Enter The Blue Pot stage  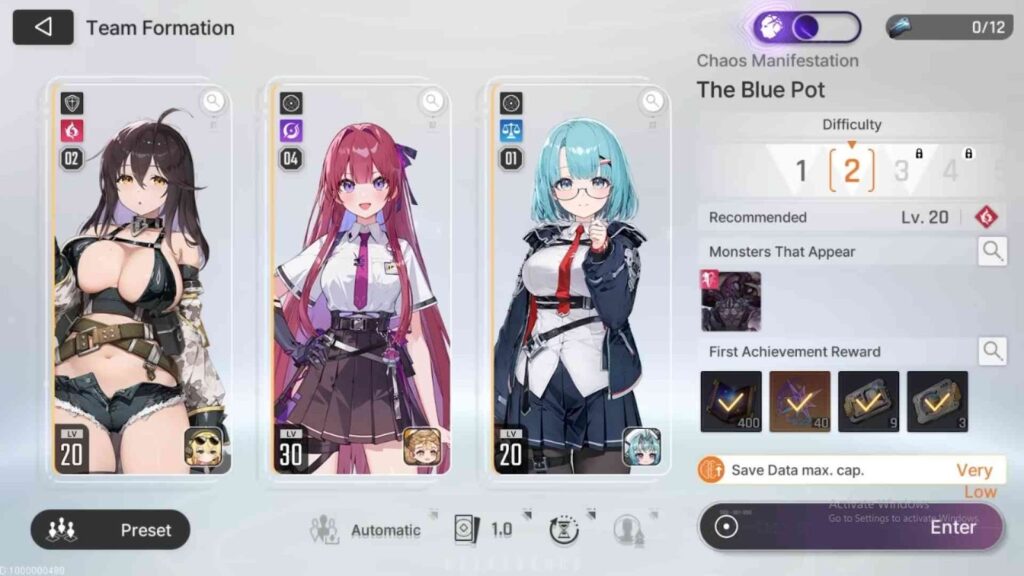click(850, 527)
